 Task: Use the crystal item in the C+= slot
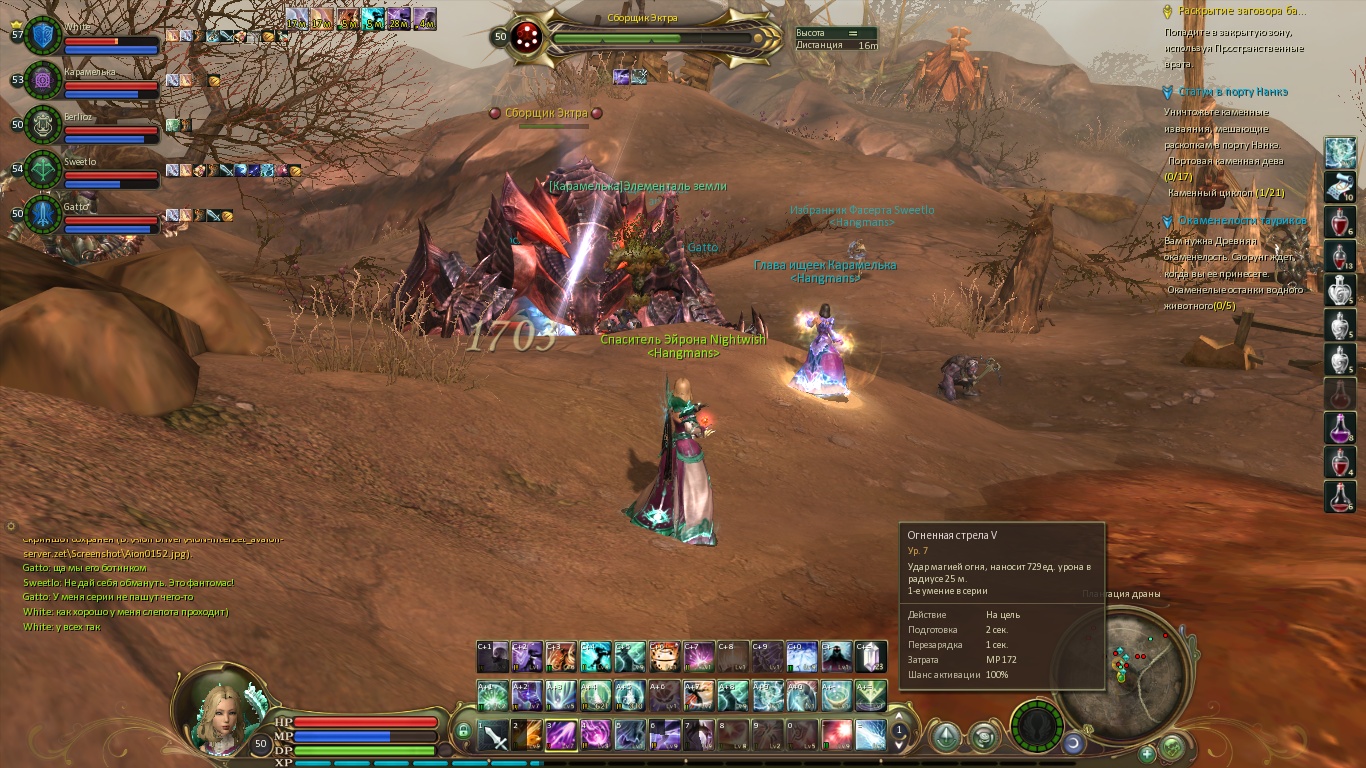(x=870, y=657)
